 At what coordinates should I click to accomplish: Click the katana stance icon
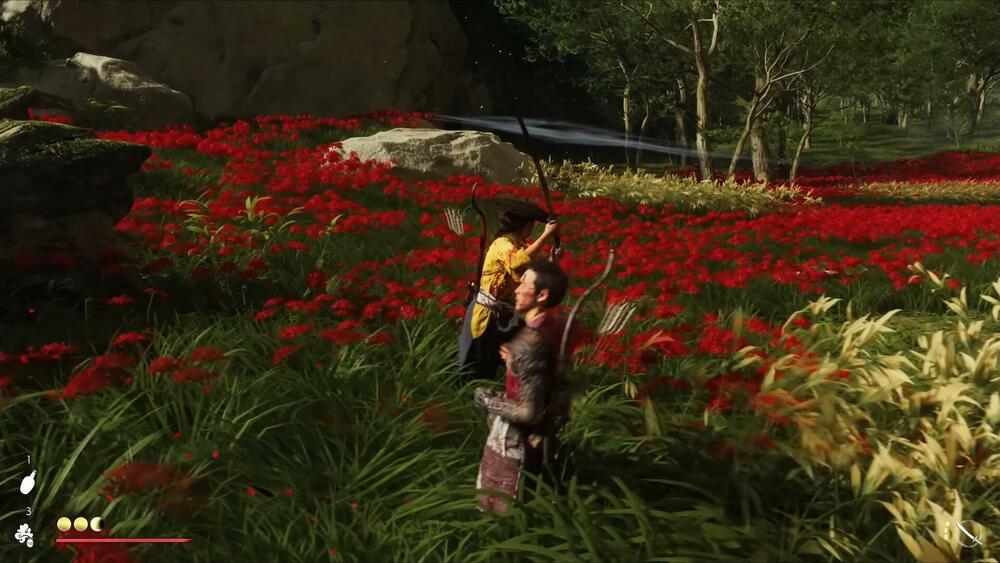click(x=968, y=534)
